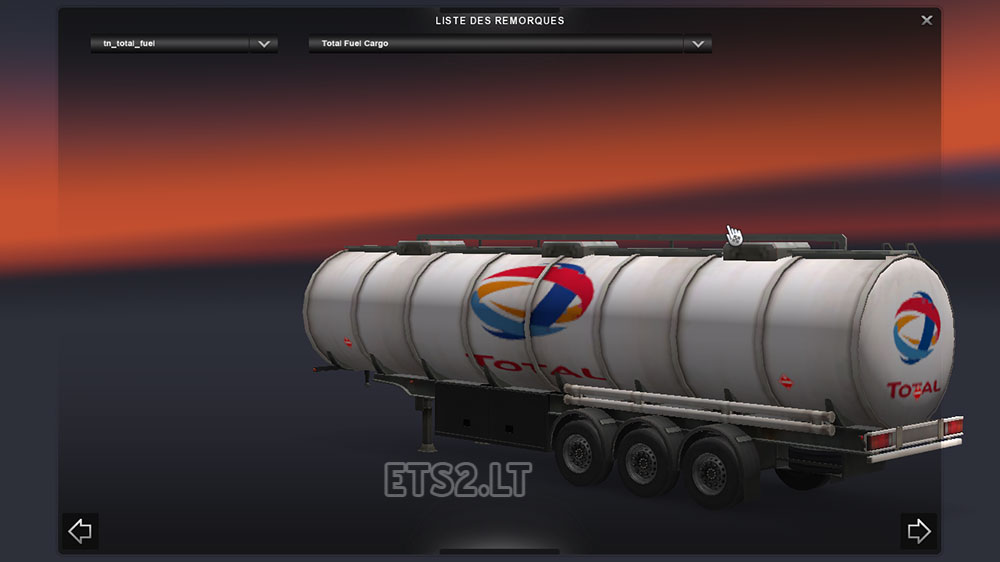
Task: Close the trailer list window
Action: pos(927,20)
